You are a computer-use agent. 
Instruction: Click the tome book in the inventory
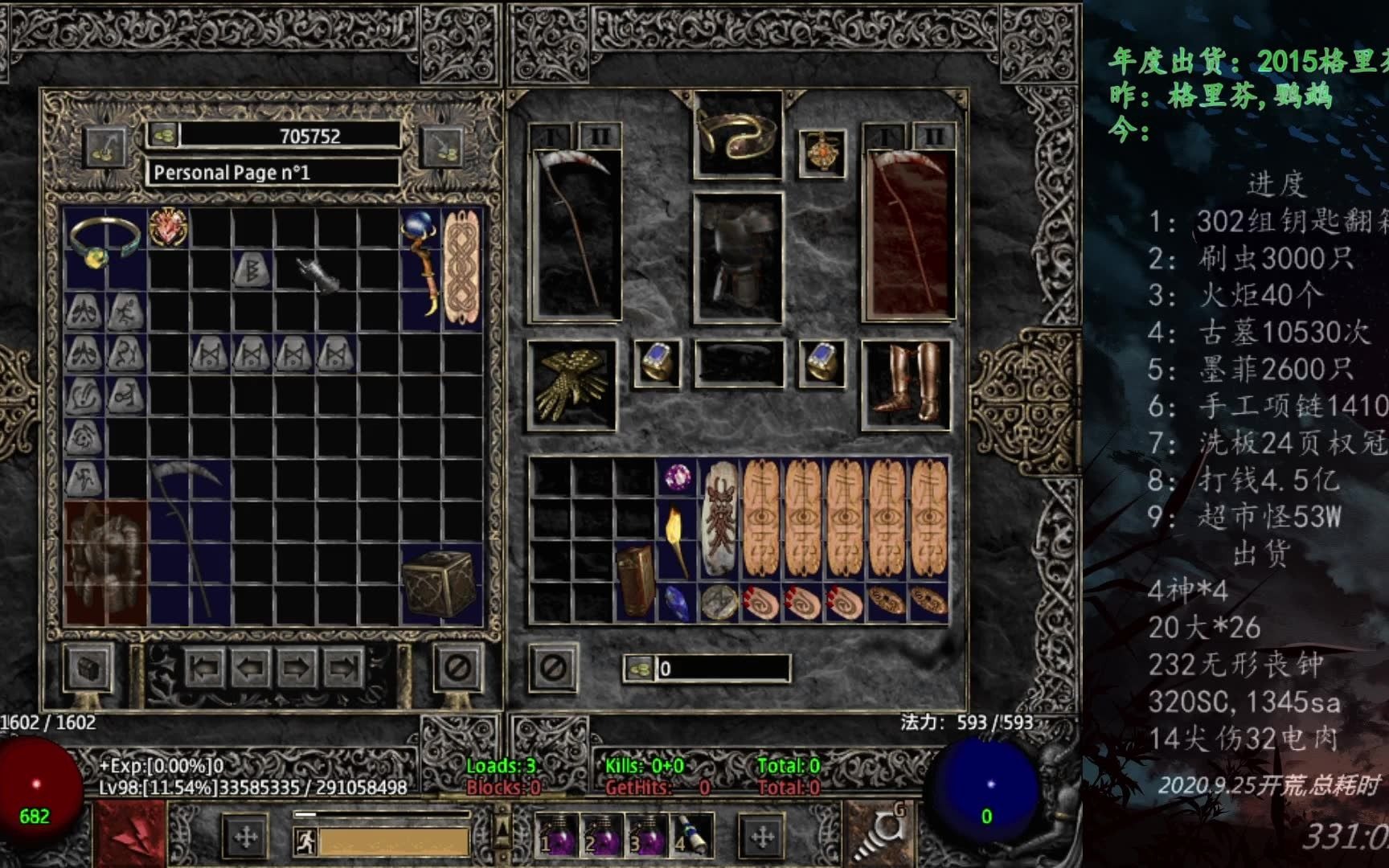(635, 581)
